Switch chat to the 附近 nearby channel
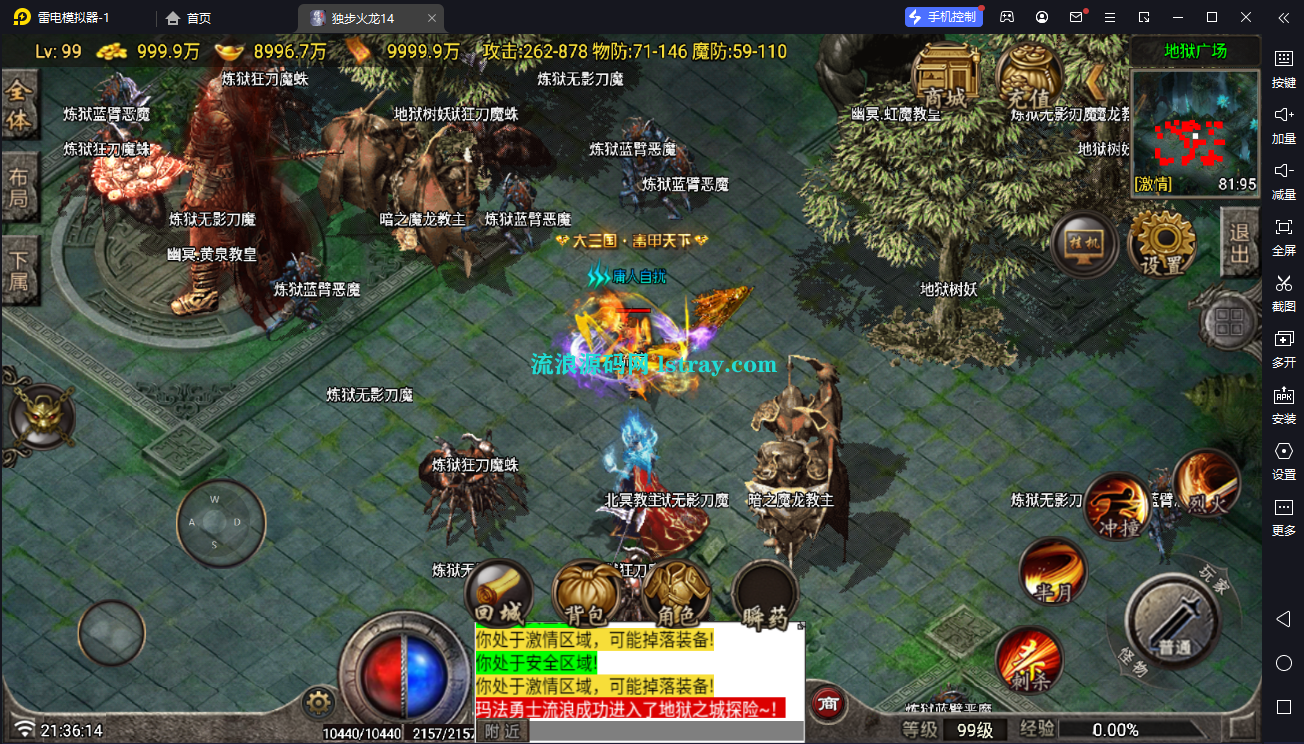 tap(502, 731)
